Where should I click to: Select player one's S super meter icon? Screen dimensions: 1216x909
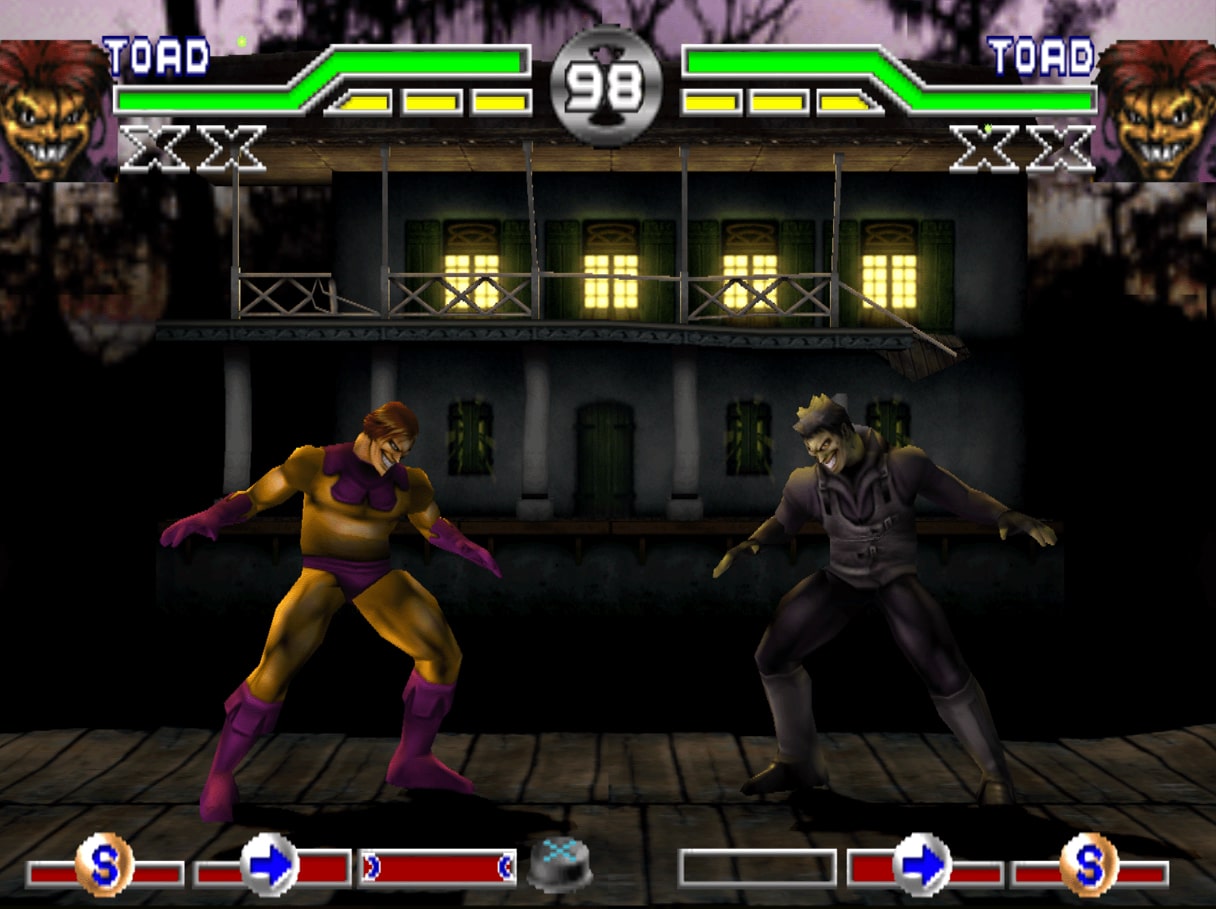[104, 865]
